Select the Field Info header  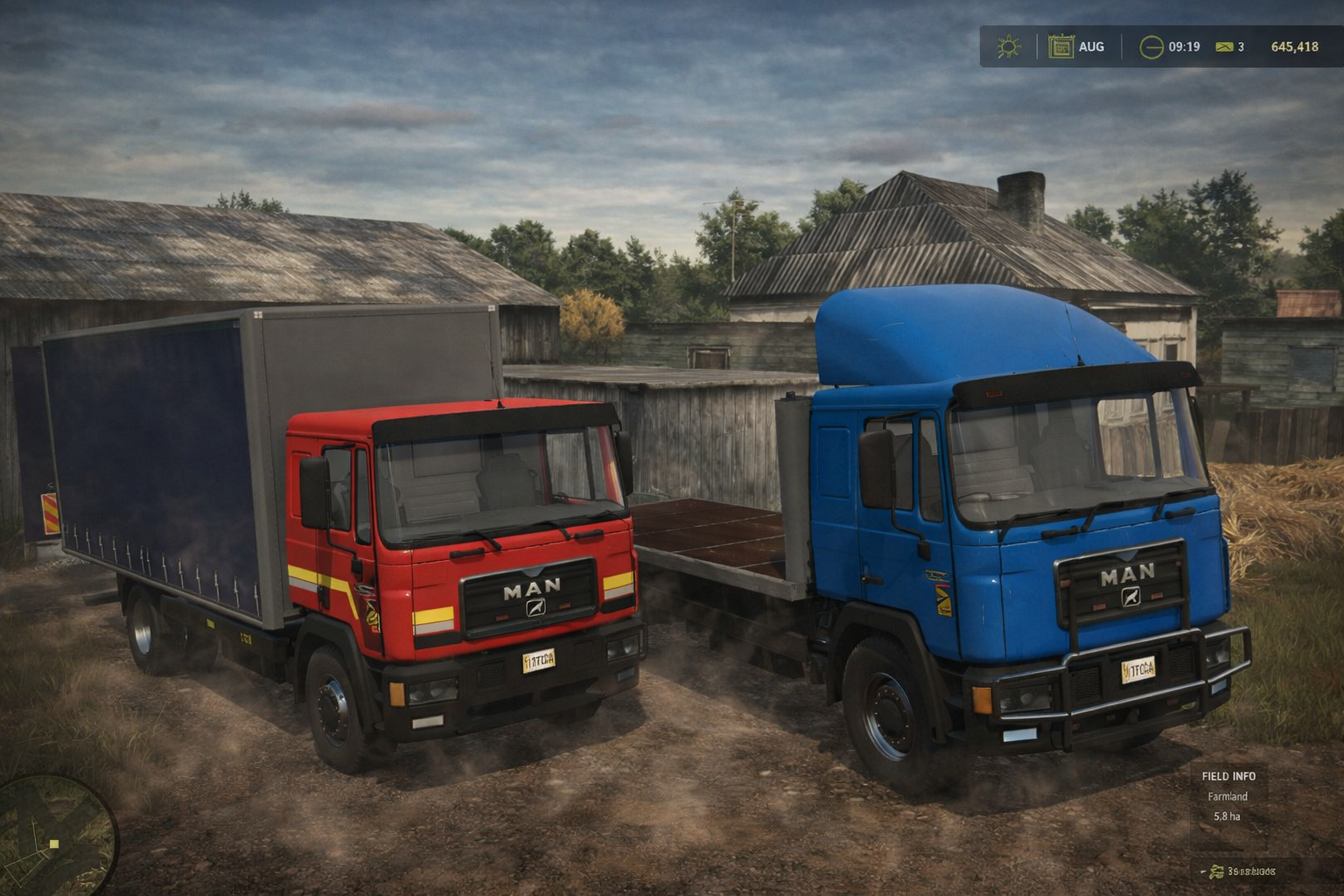click(x=1228, y=776)
